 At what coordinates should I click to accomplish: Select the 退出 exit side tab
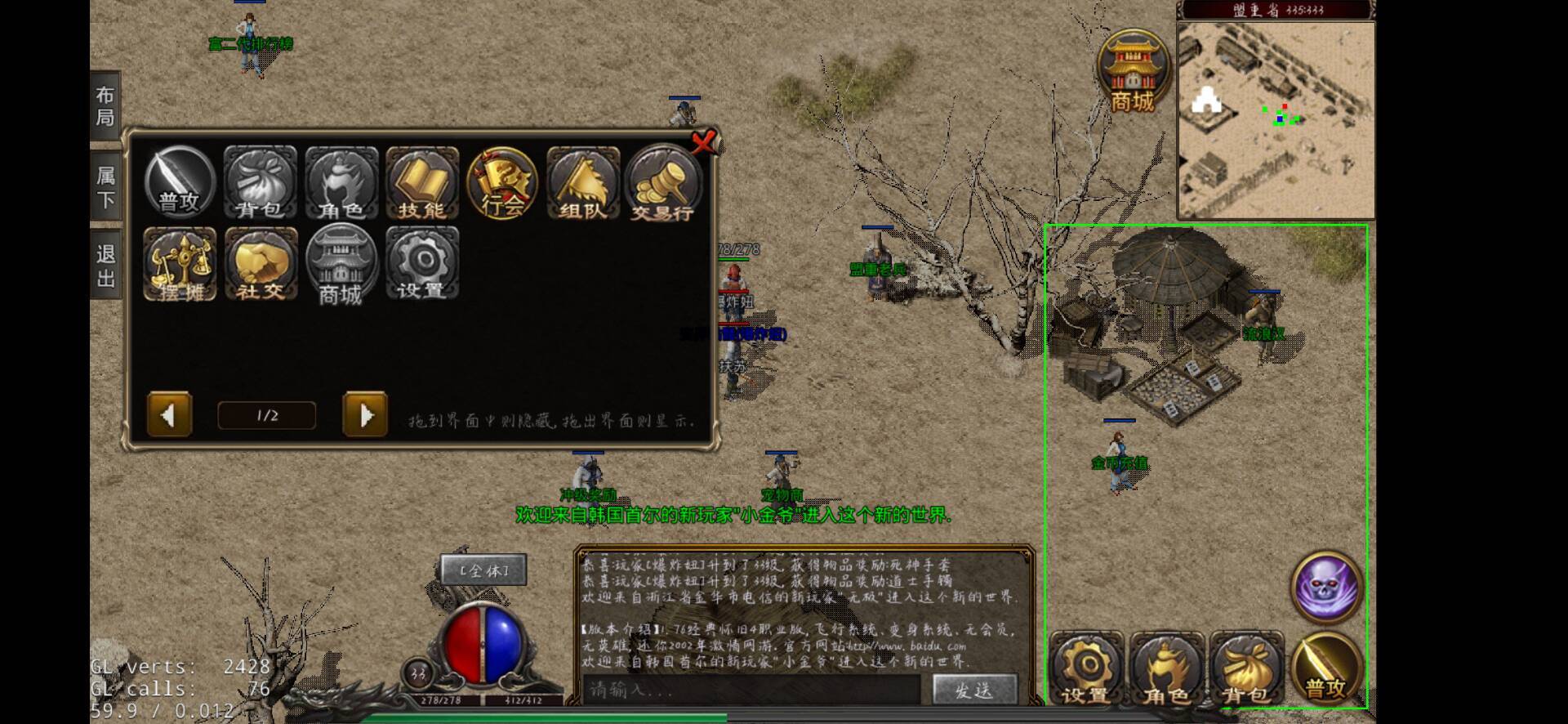coord(105,266)
